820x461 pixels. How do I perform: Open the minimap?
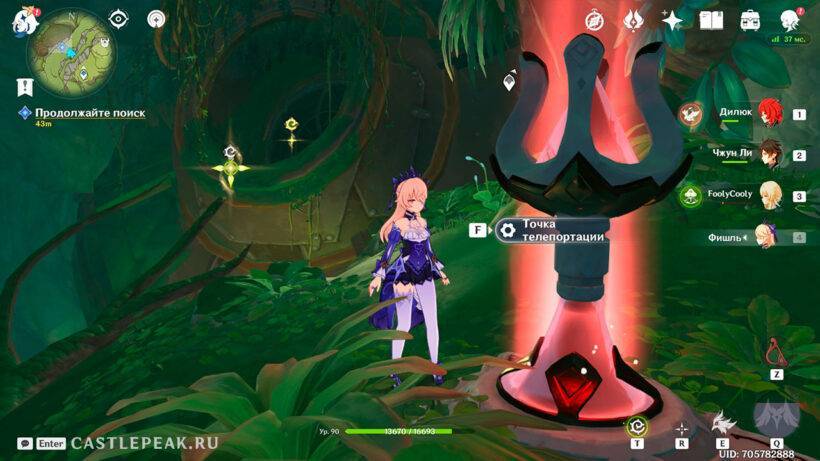pyautogui.click(x=71, y=50)
